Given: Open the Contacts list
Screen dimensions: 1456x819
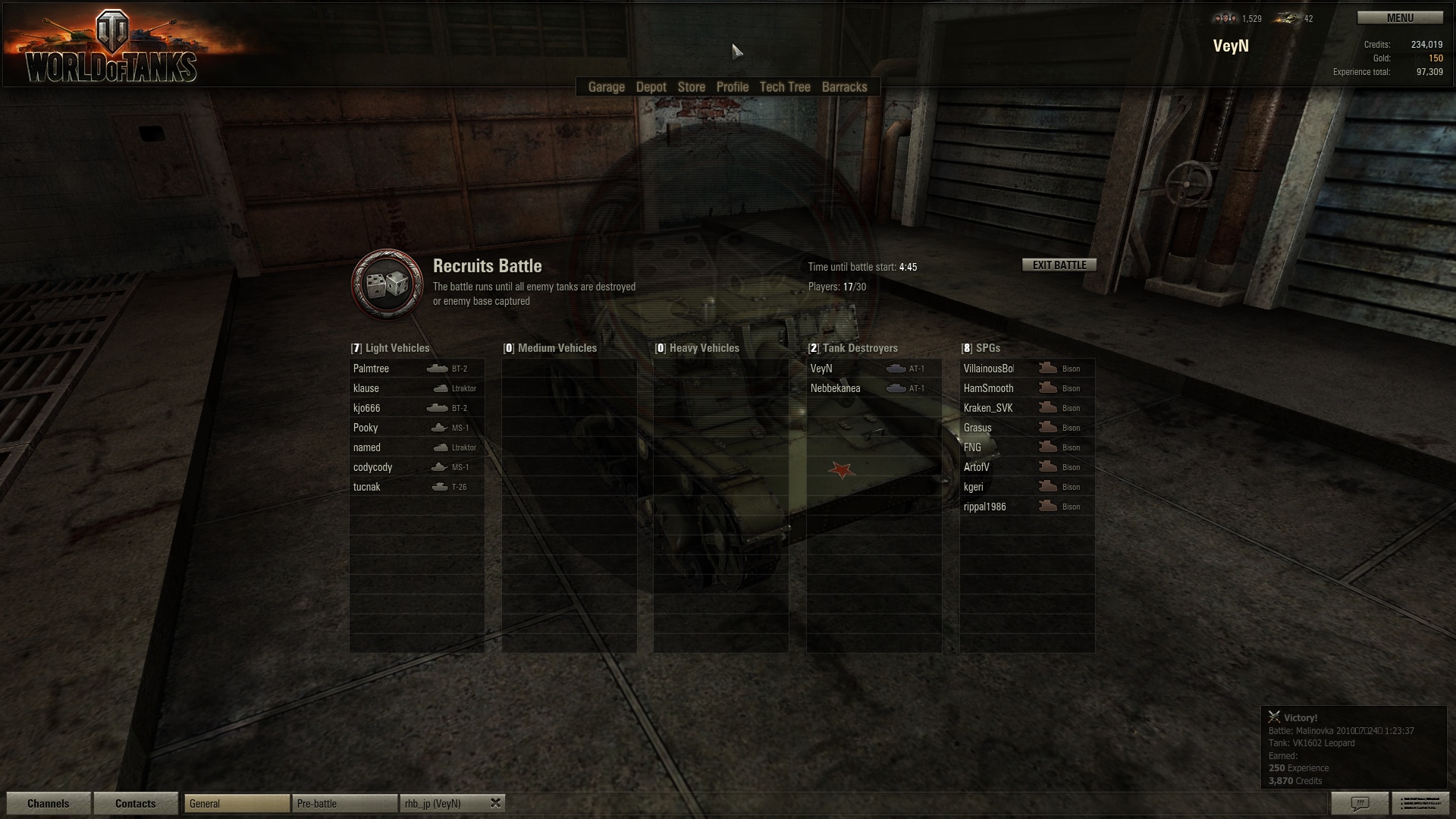Looking at the screenshot, I should pos(135,804).
